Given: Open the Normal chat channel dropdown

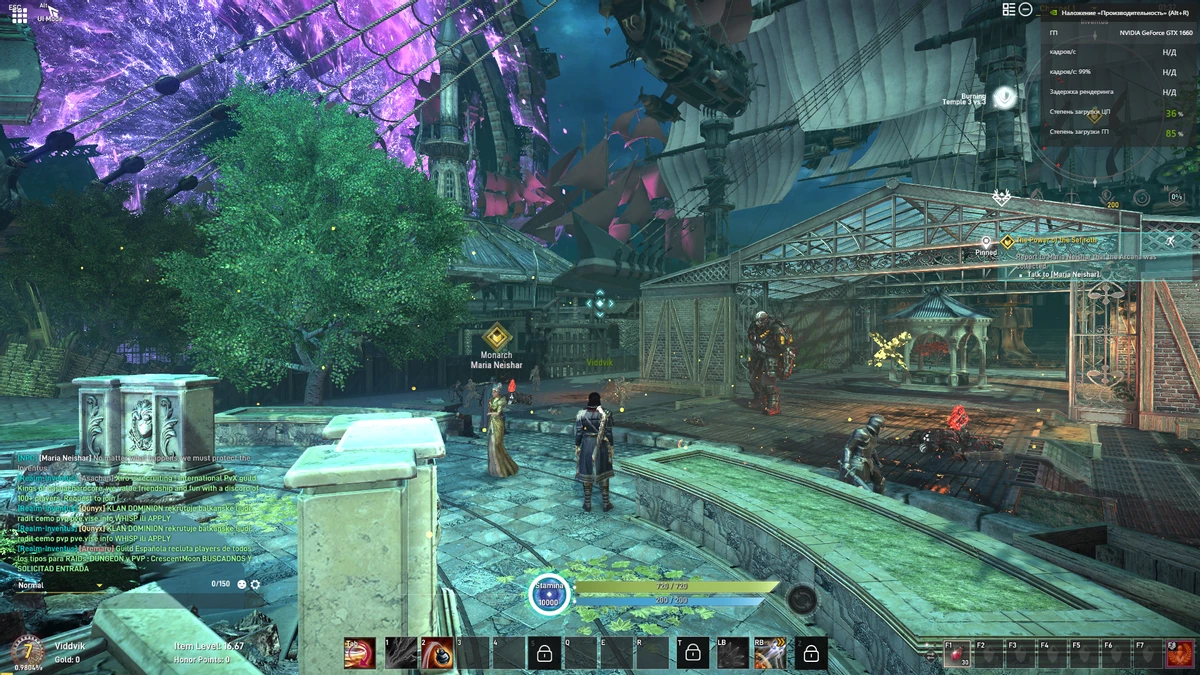Looking at the screenshot, I should [x=58, y=585].
